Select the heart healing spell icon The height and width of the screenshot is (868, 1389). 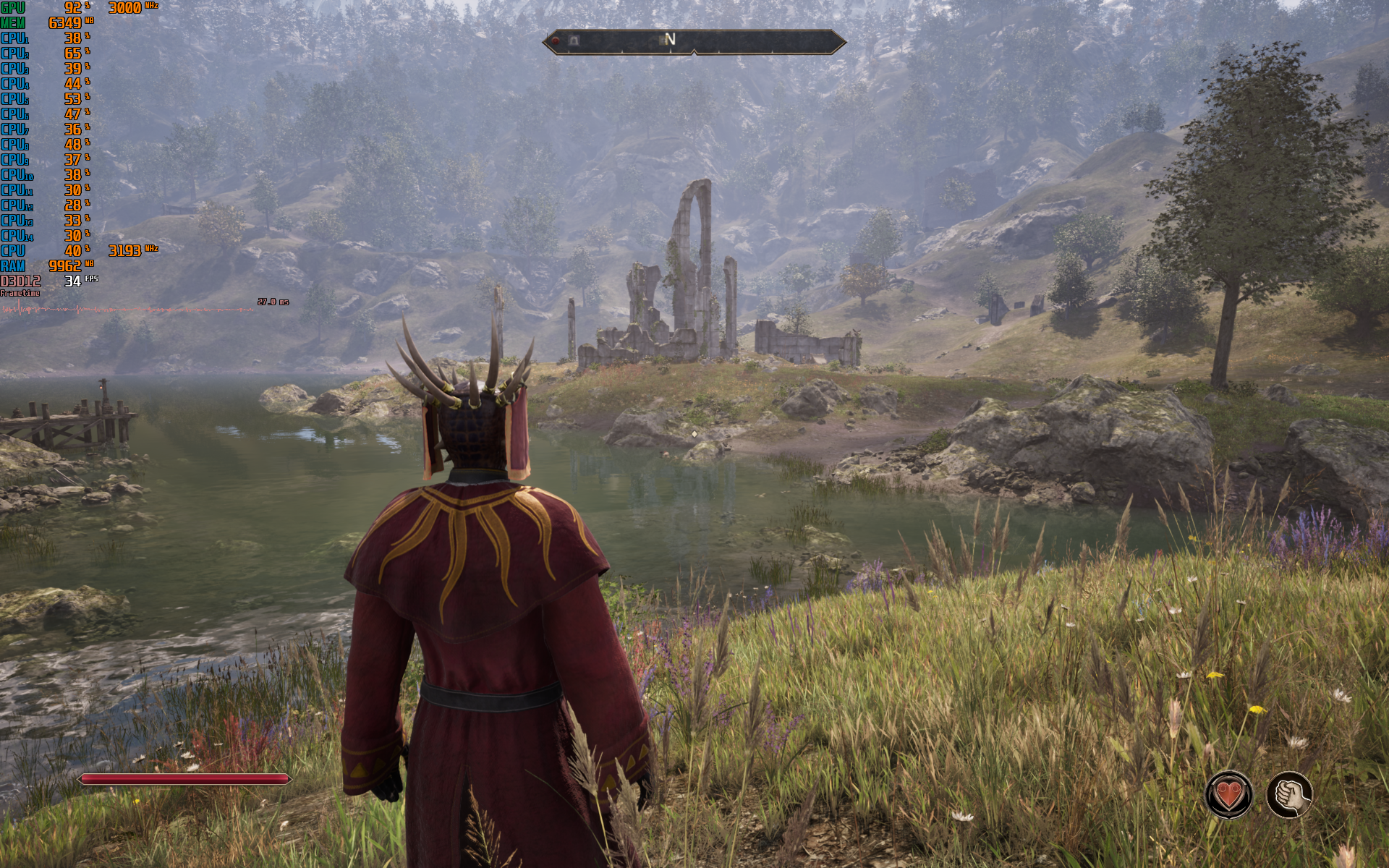coord(1228,795)
